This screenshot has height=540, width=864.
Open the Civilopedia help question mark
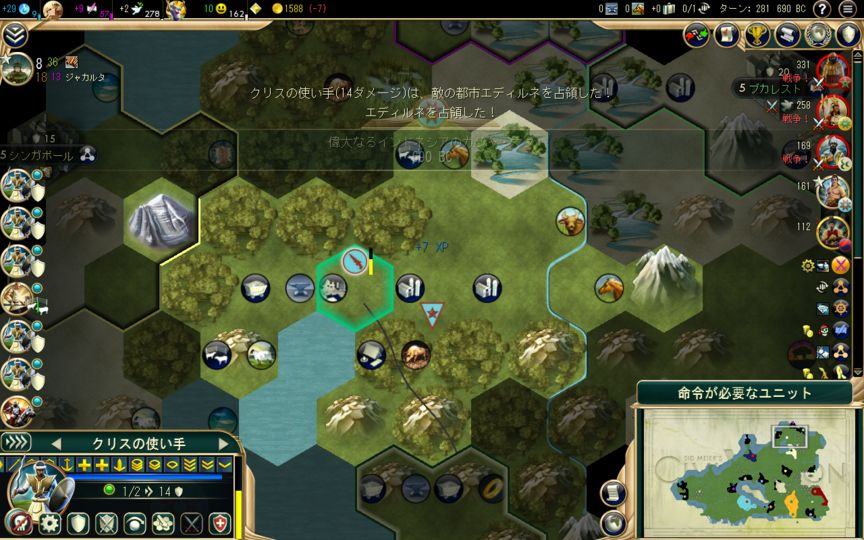pos(822,9)
